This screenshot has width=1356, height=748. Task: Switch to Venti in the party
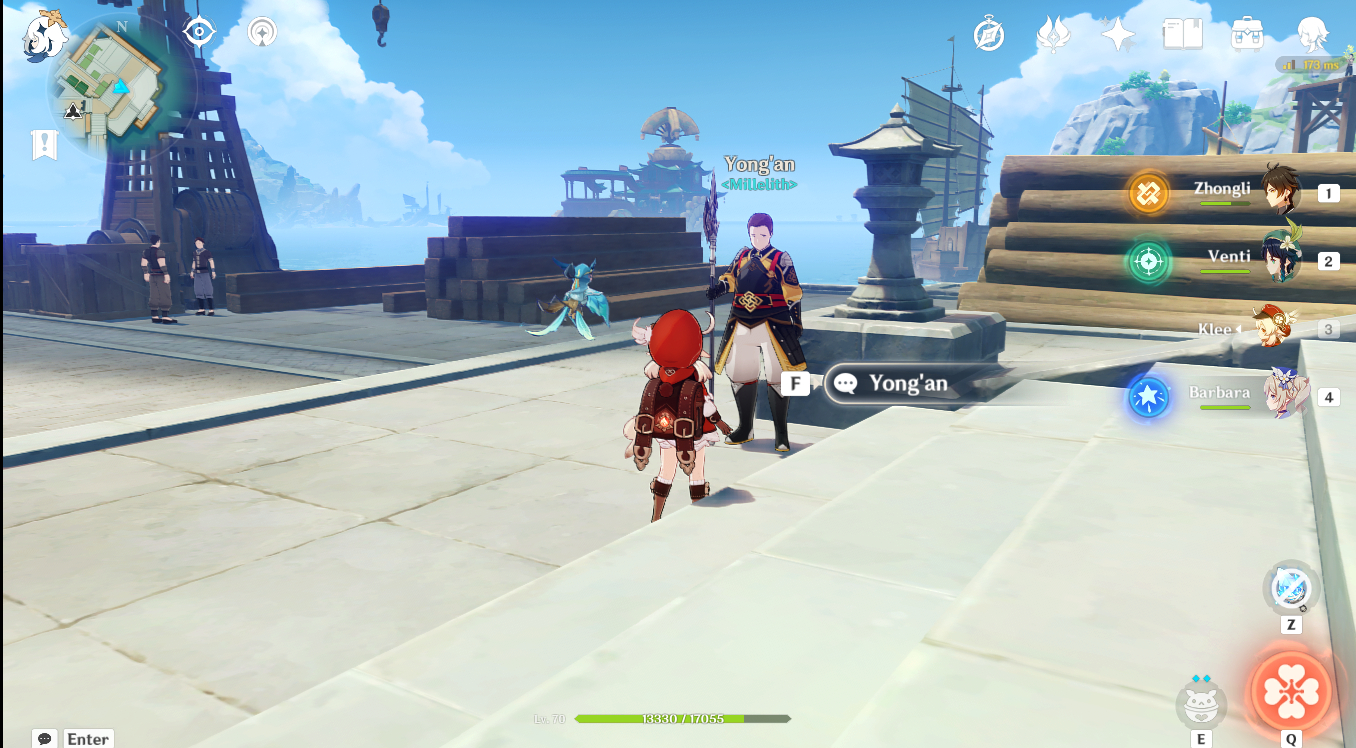click(x=1278, y=260)
